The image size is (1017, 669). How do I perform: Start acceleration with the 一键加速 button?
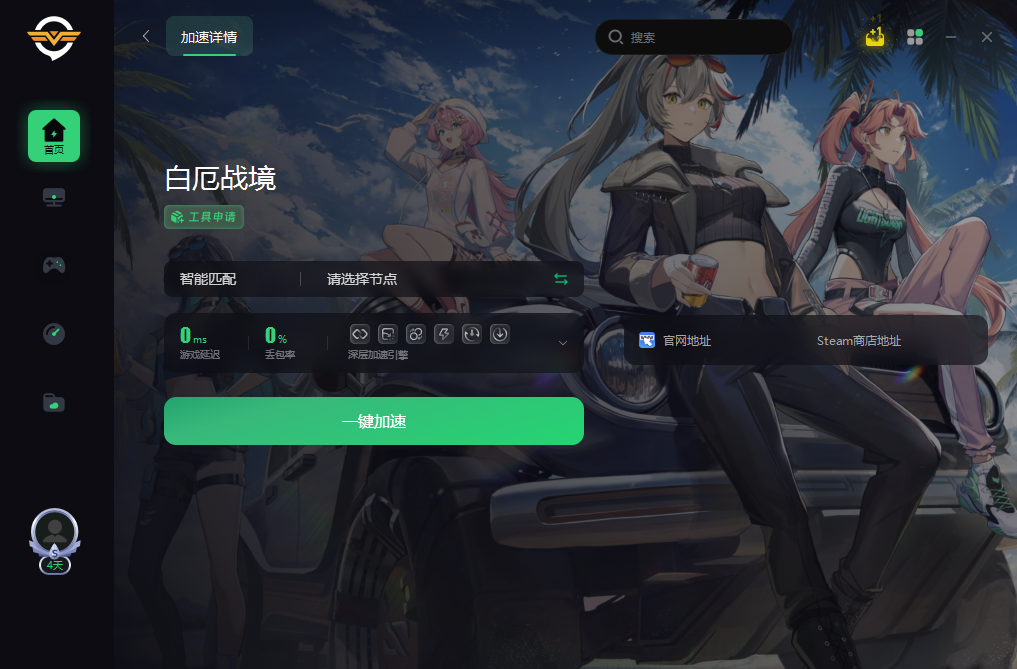click(373, 421)
